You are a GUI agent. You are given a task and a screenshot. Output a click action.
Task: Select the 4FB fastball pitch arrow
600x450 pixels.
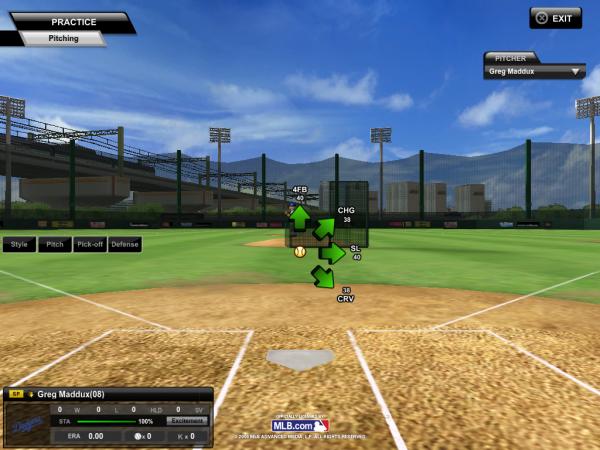(x=299, y=216)
